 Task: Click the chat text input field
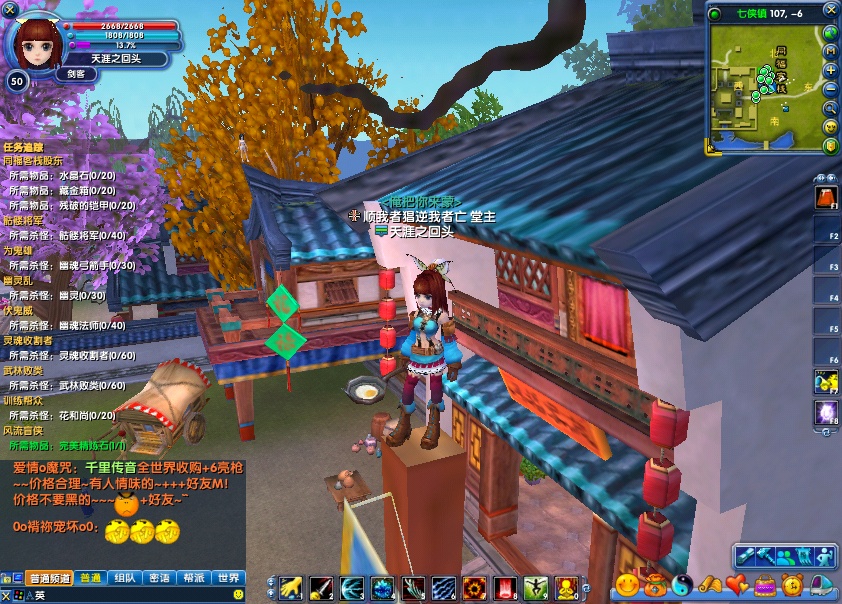coord(130,594)
